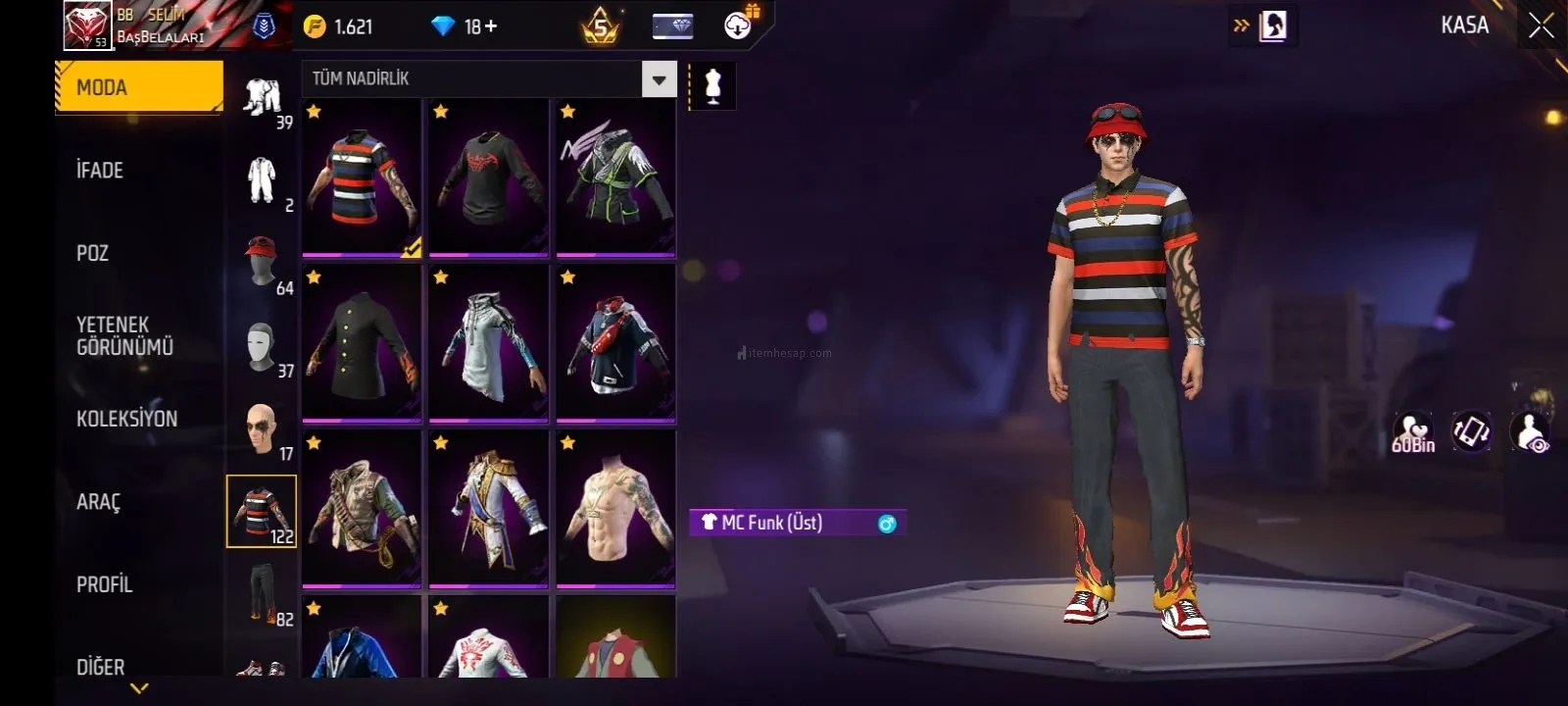Select the shirtless tattooed torso top
Viewport: 1568px width, 706px height.
615,510
